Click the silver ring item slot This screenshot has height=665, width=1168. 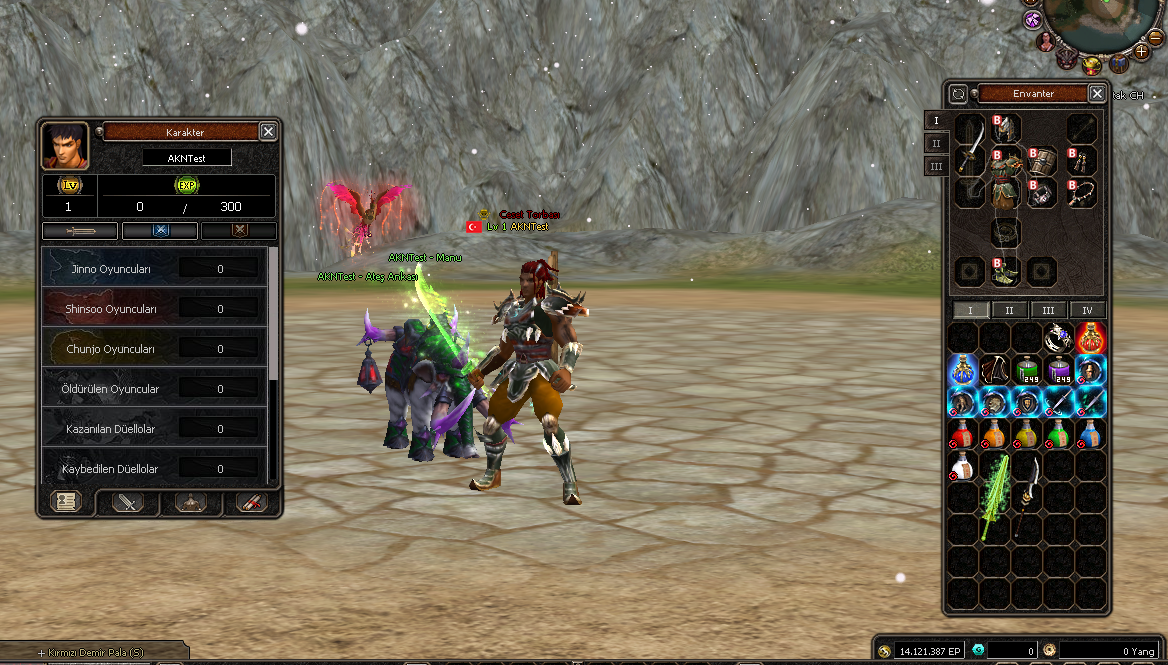[1059, 338]
